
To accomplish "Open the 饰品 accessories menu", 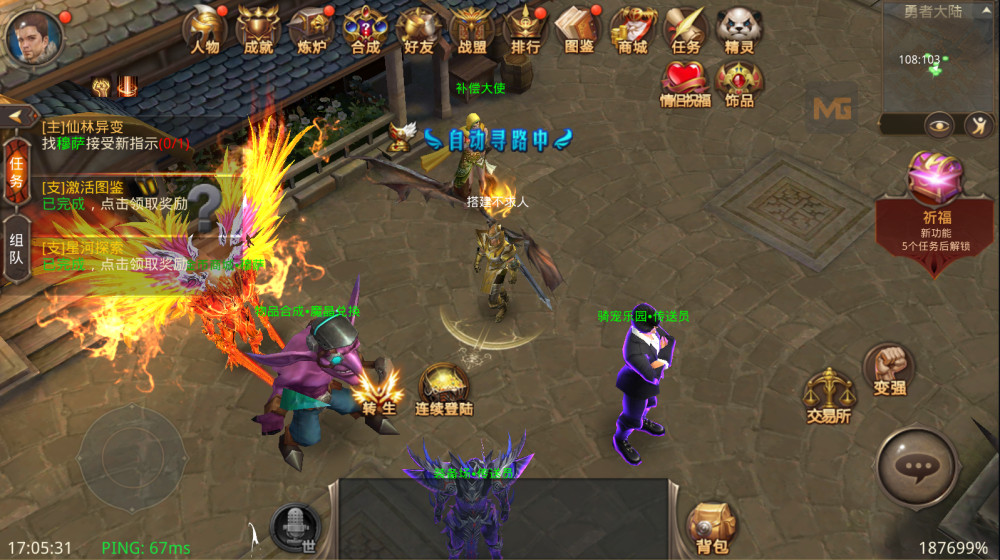I will point(739,84).
